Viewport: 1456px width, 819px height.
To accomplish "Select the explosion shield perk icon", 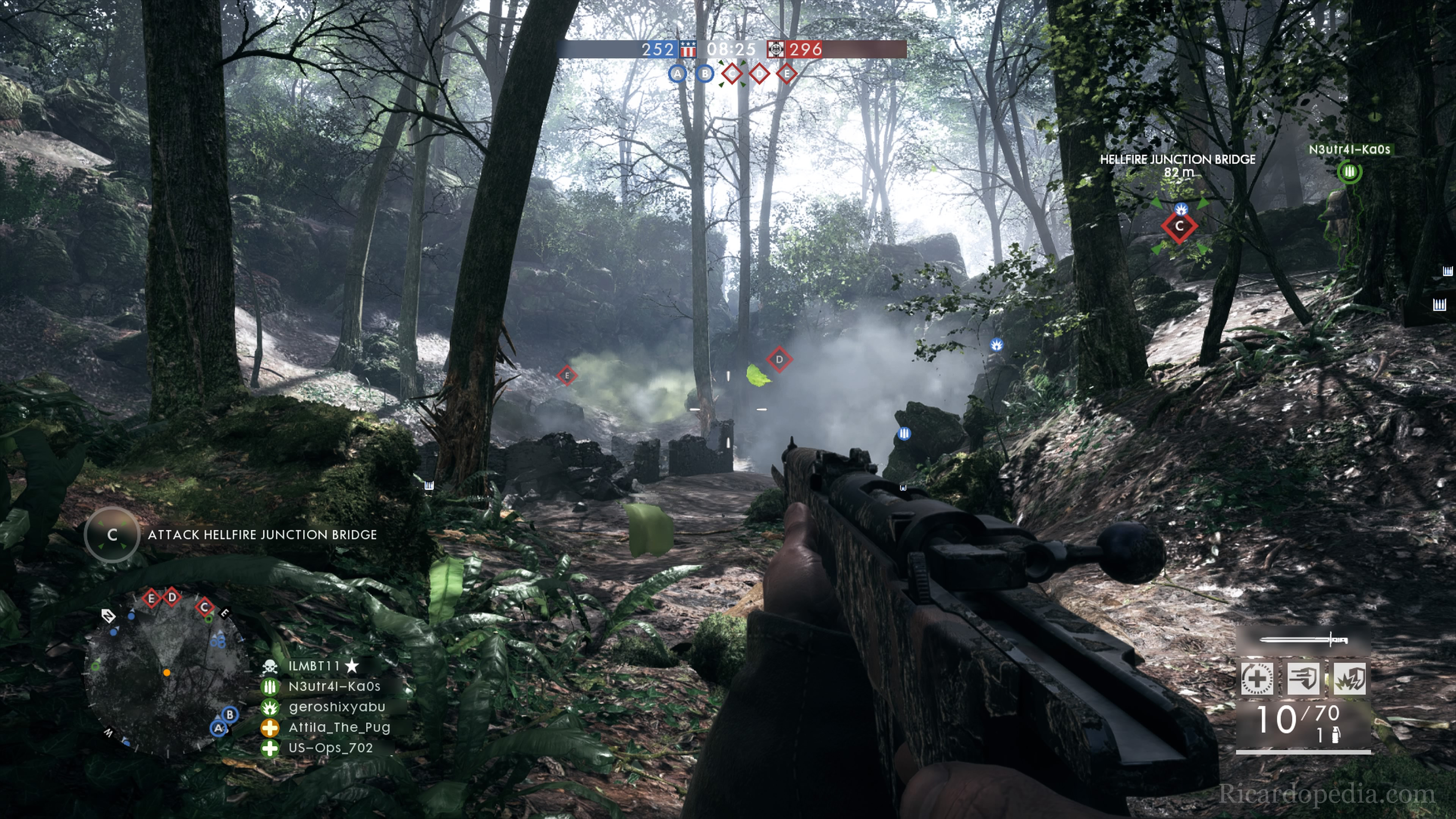I will [x=1349, y=678].
